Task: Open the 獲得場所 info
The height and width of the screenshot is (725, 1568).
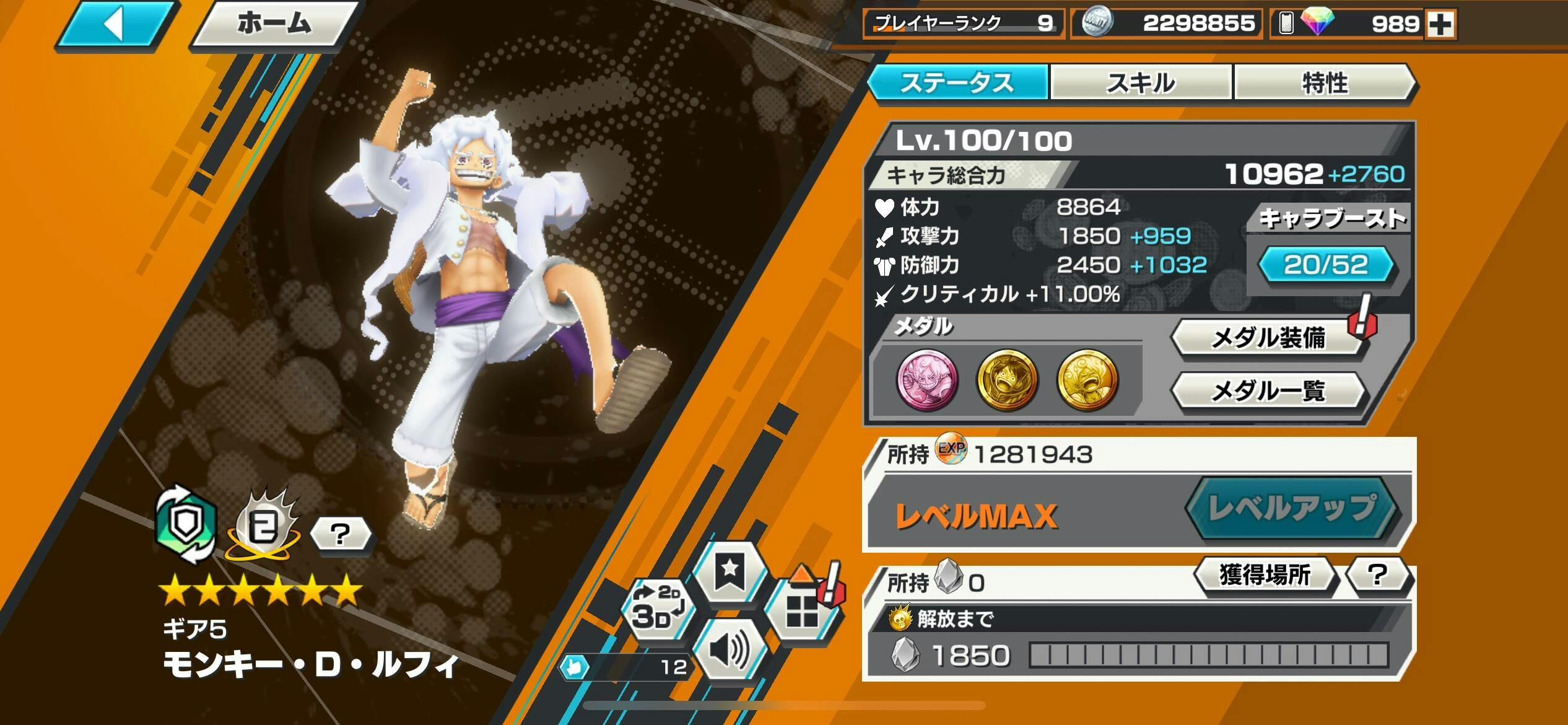Action: [x=1265, y=575]
